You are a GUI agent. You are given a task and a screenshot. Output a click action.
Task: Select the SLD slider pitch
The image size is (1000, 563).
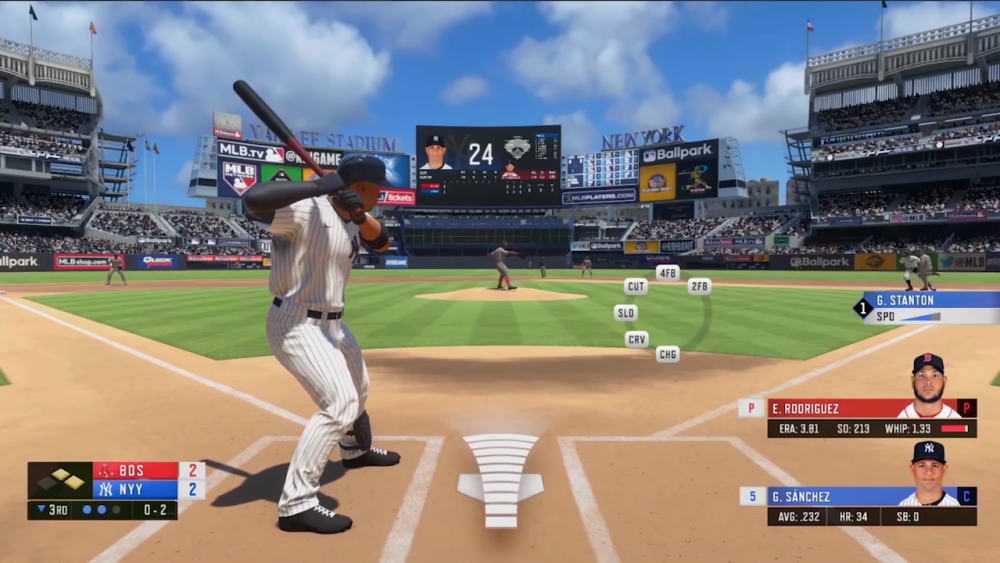[626, 313]
